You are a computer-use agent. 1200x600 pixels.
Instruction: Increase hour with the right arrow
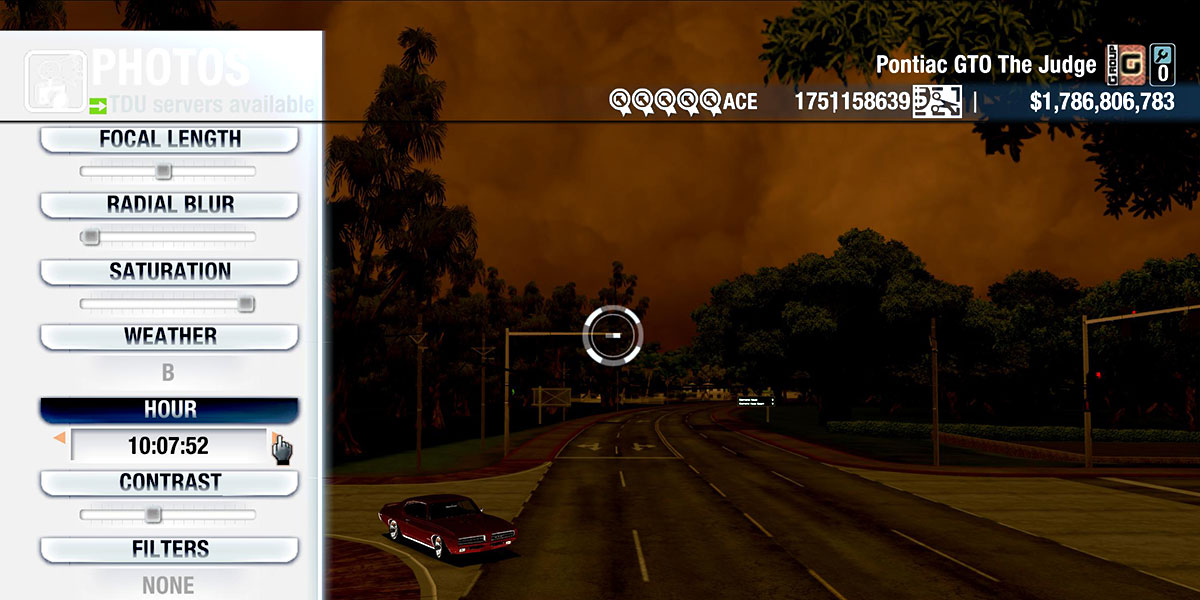275,438
